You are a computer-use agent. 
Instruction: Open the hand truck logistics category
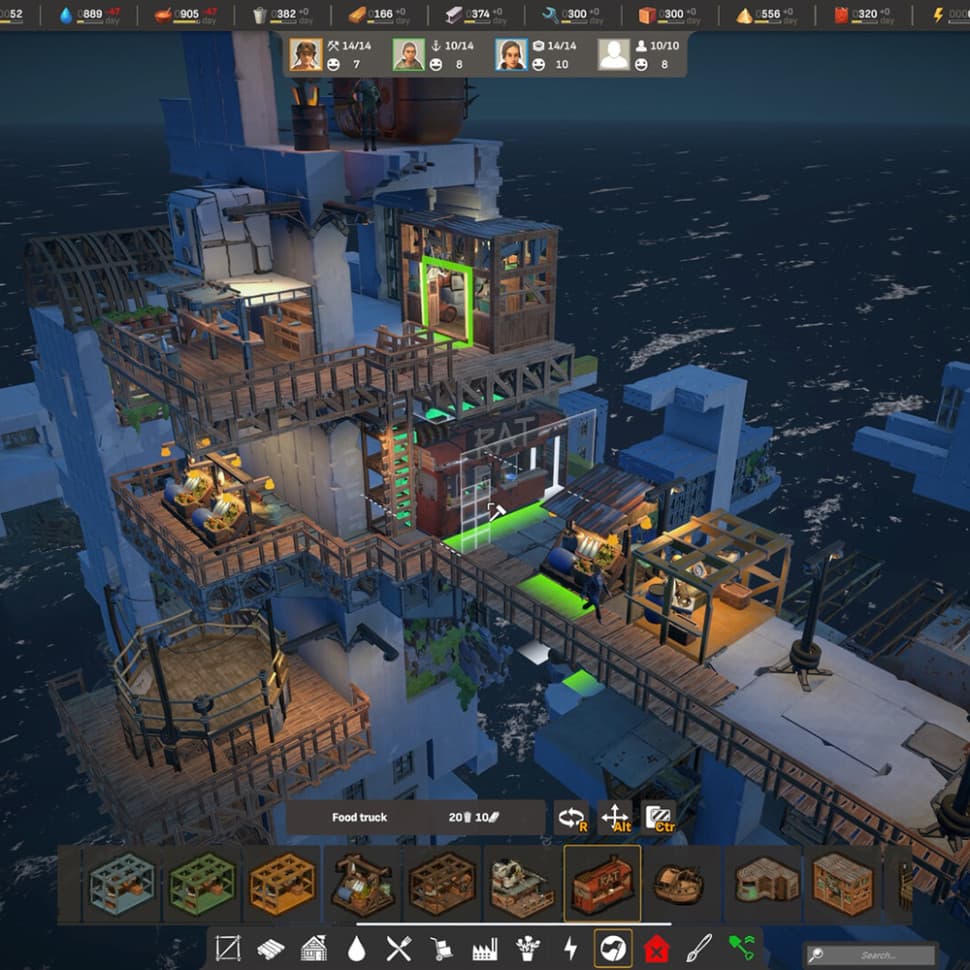coord(442,947)
